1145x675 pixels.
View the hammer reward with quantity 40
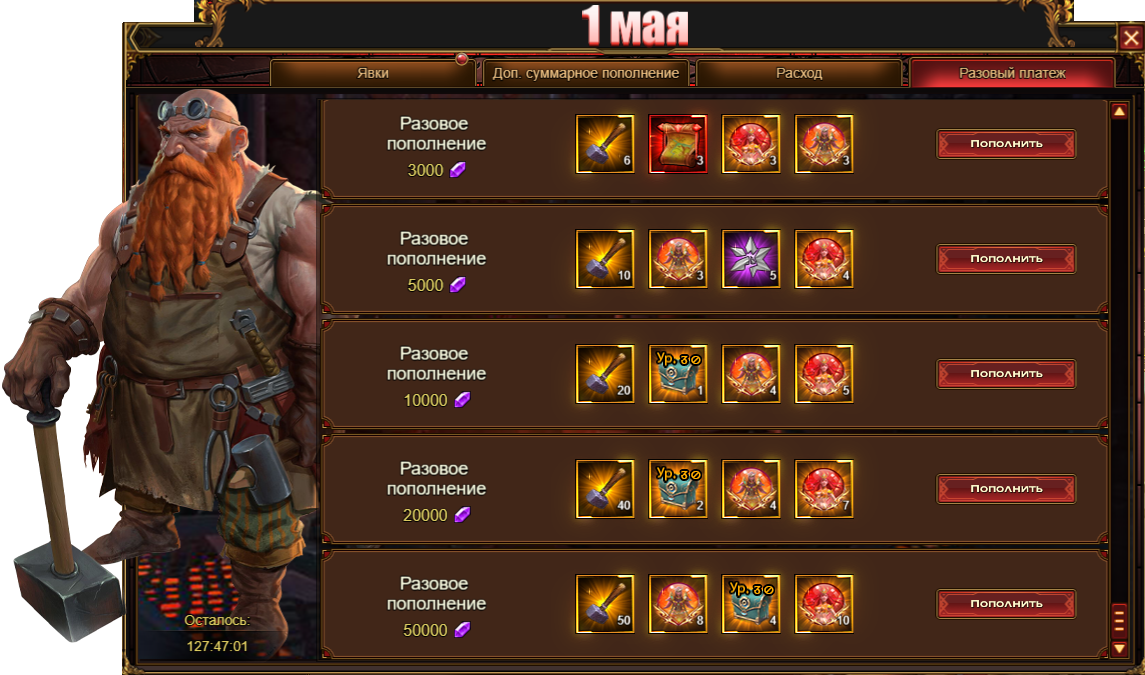[x=605, y=489]
